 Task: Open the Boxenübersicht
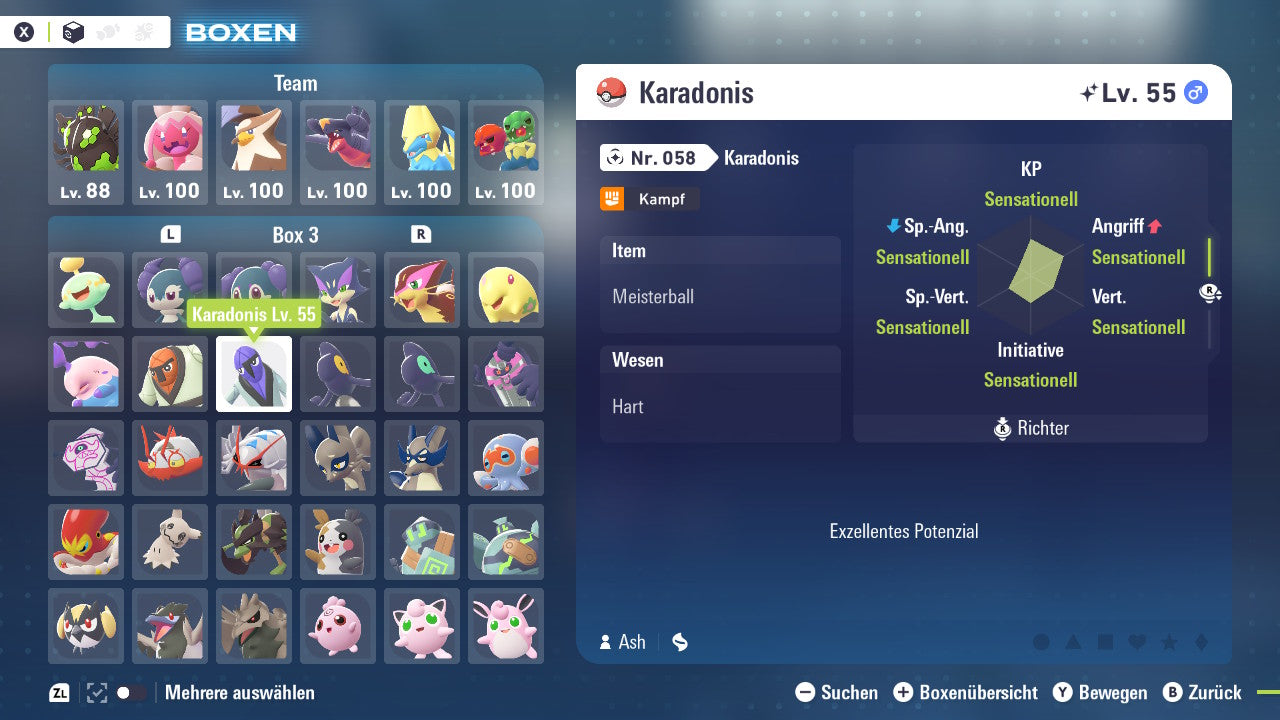point(965,692)
